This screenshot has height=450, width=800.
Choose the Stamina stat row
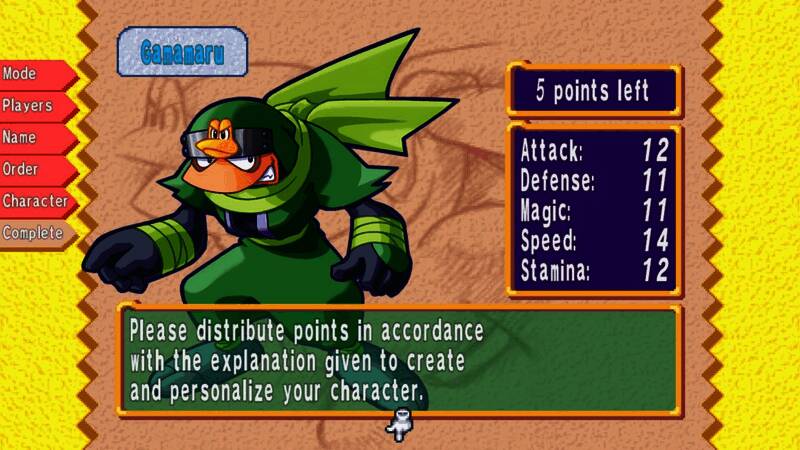pyautogui.click(x=594, y=270)
